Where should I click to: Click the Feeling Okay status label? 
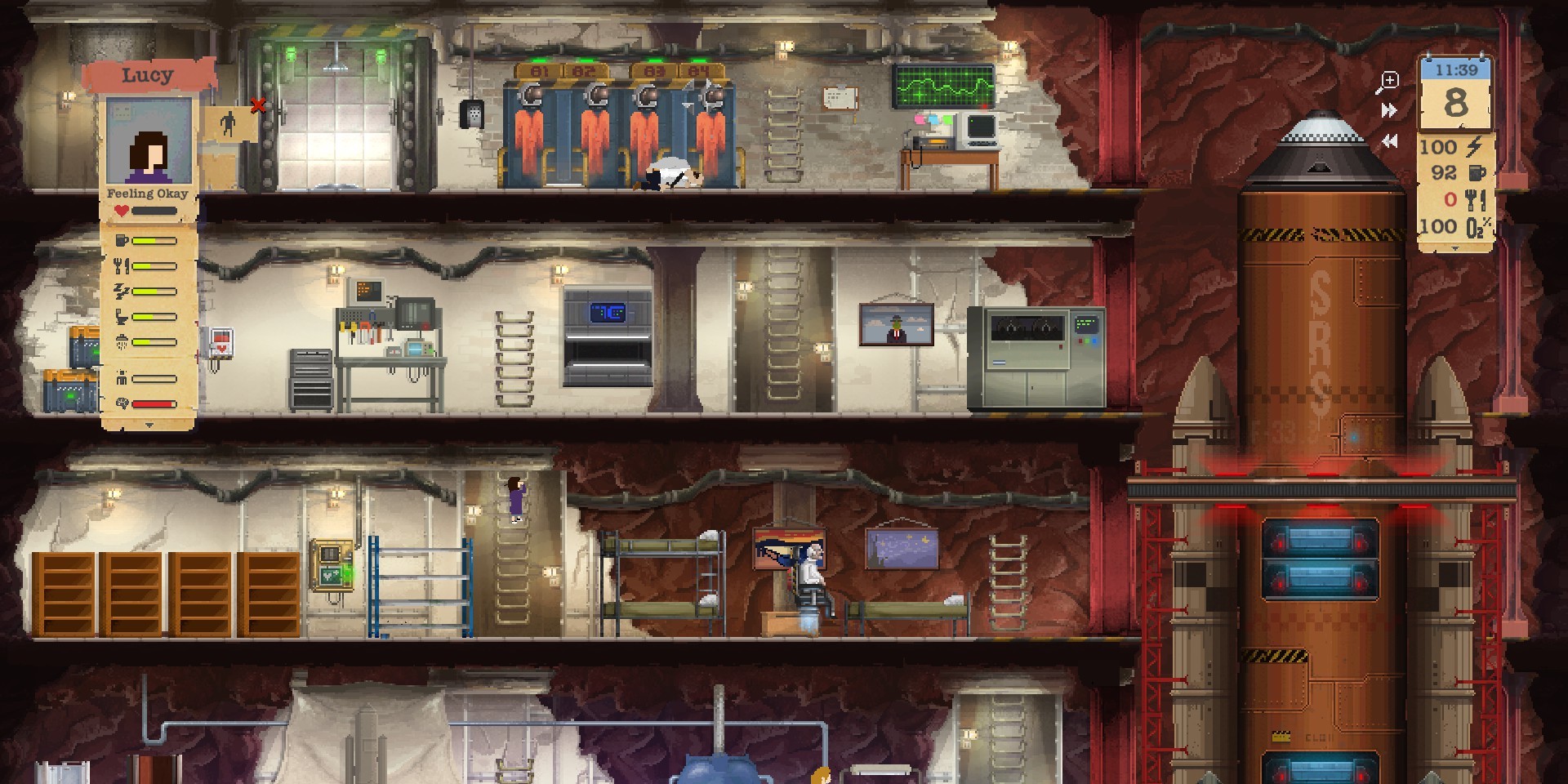click(148, 193)
